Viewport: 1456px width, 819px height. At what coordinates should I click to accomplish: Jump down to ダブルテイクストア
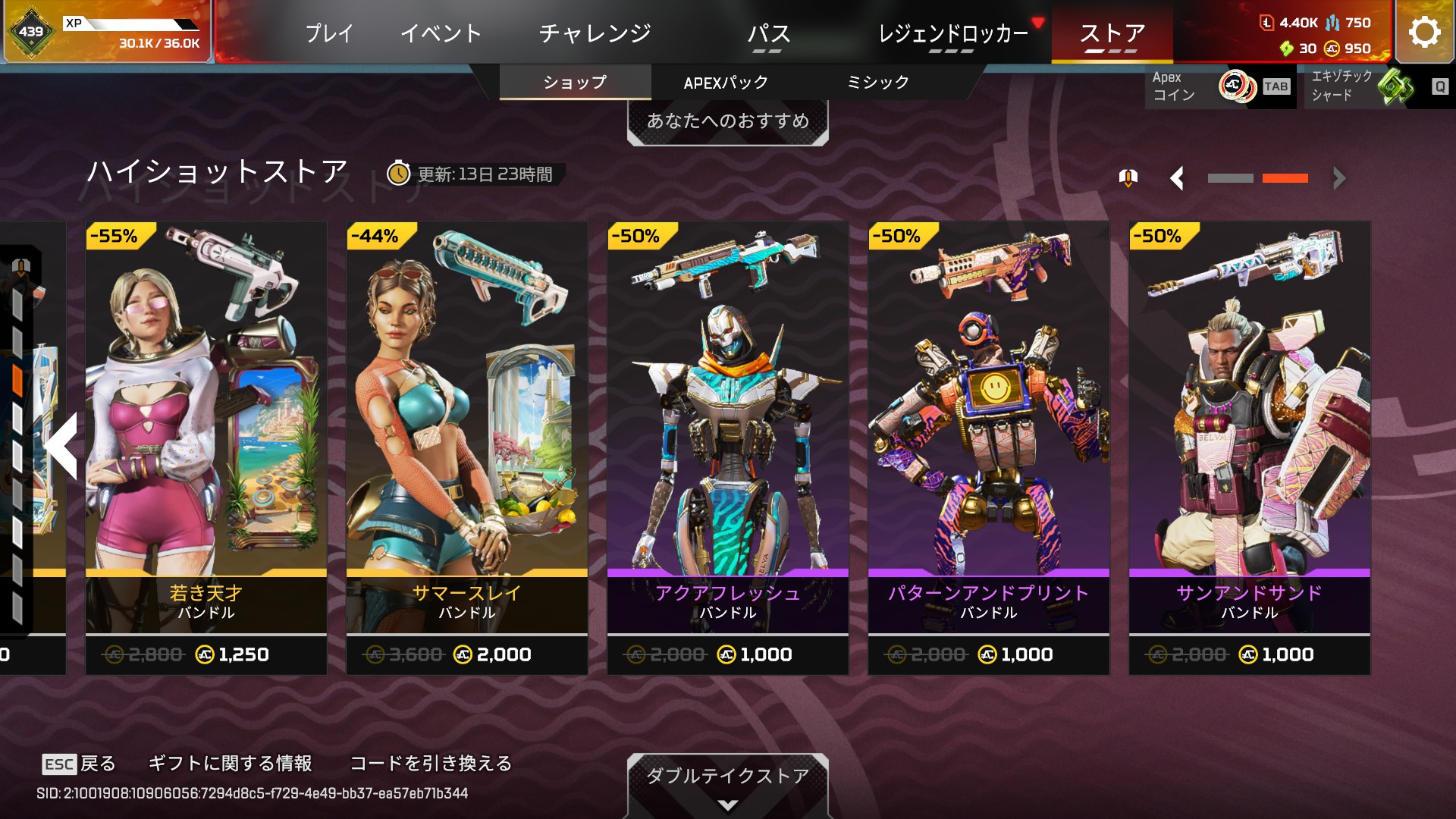point(727,783)
